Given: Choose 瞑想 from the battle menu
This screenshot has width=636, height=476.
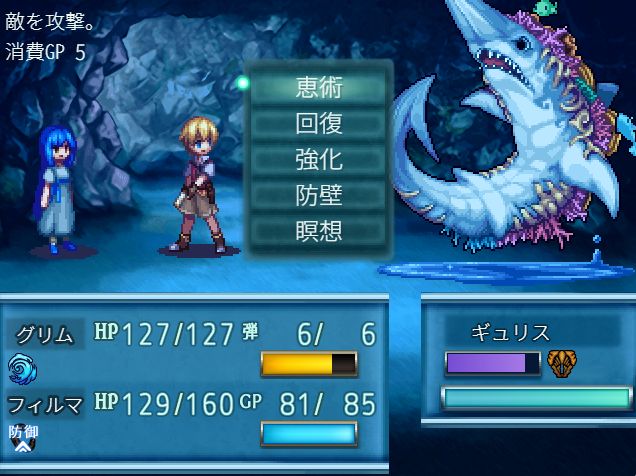Looking at the screenshot, I should pyautogui.click(x=318, y=231).
